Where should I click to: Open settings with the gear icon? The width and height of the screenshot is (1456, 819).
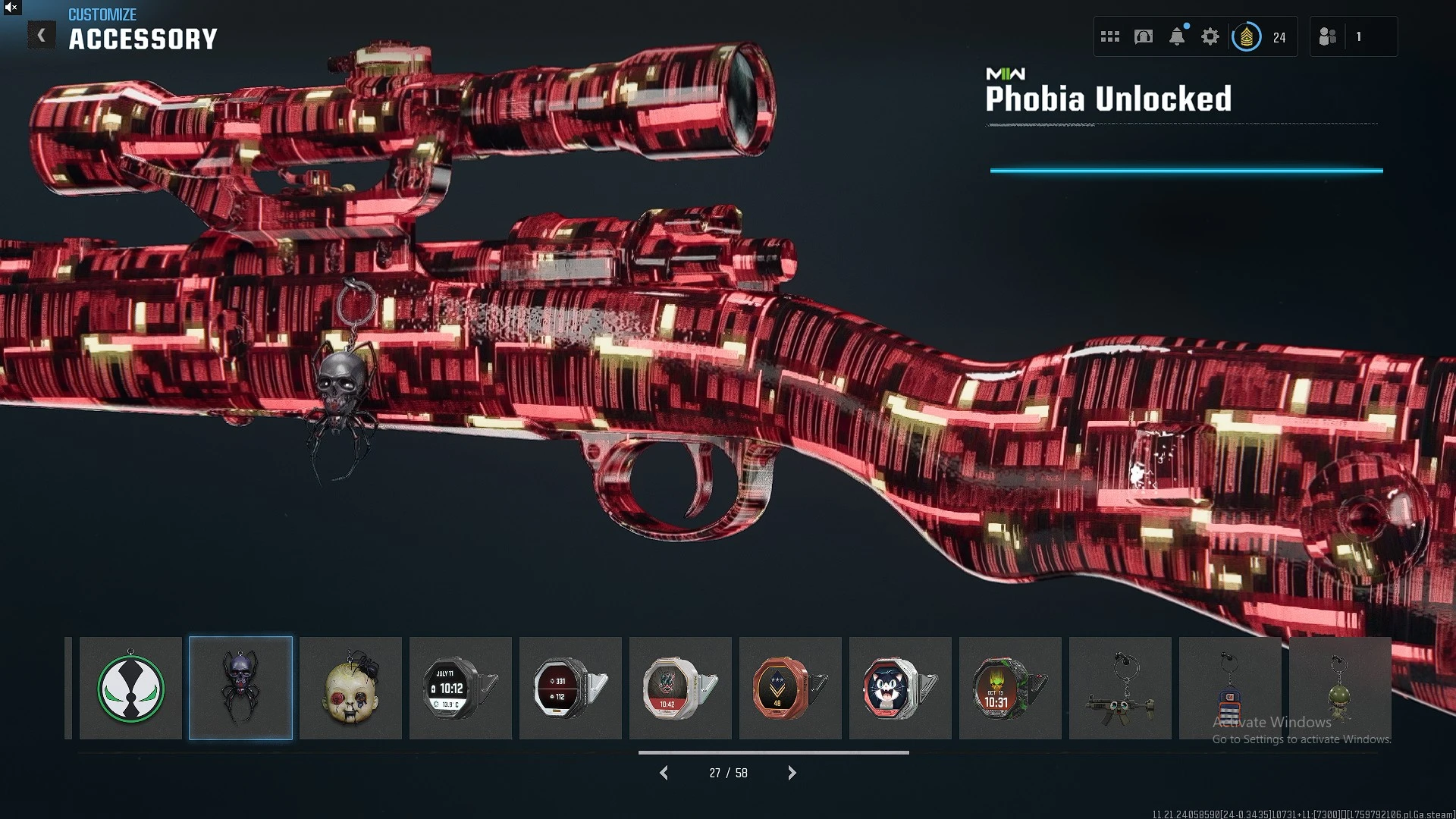point(1210,36)
